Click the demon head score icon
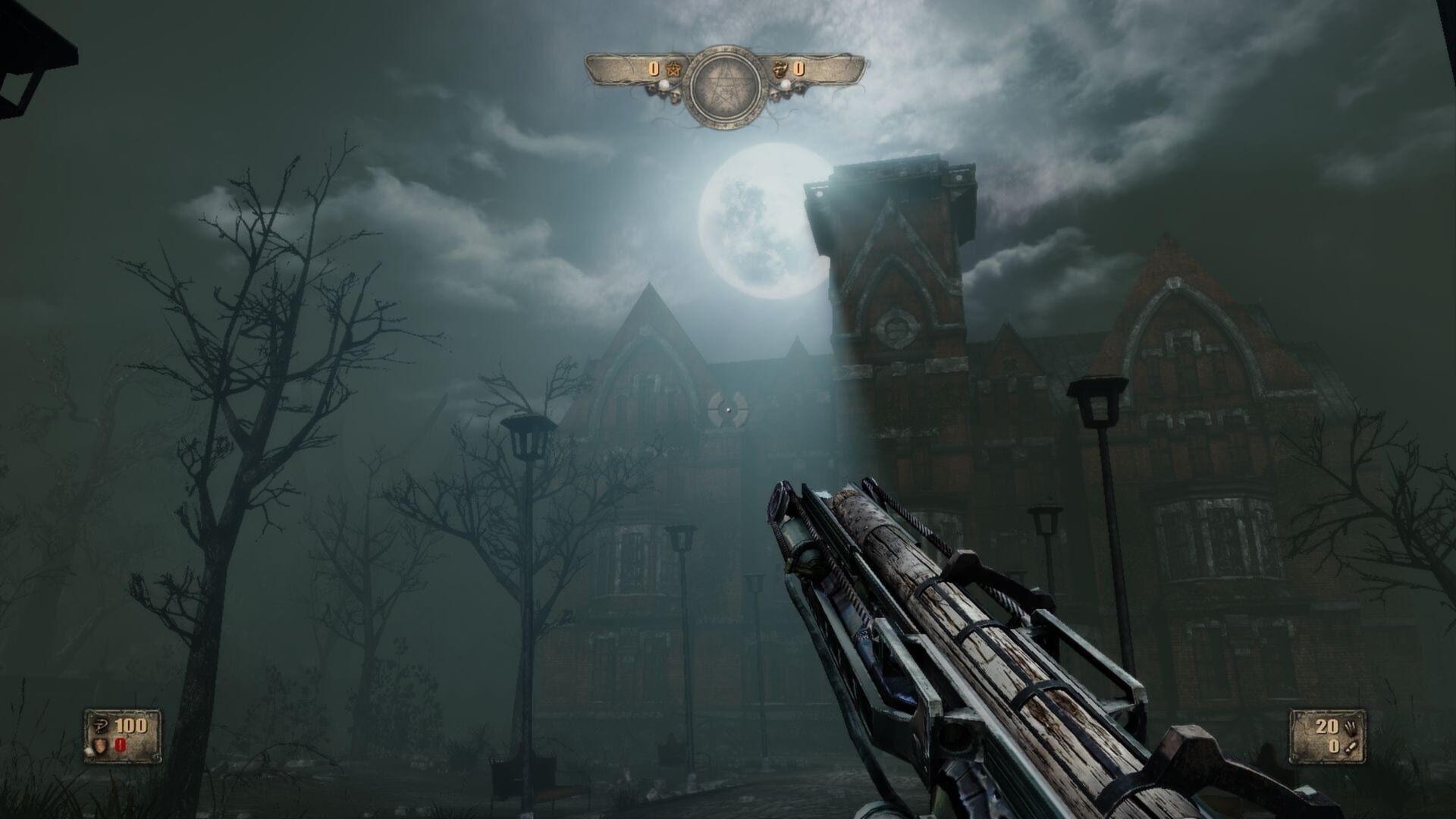 tap(779, 68)
